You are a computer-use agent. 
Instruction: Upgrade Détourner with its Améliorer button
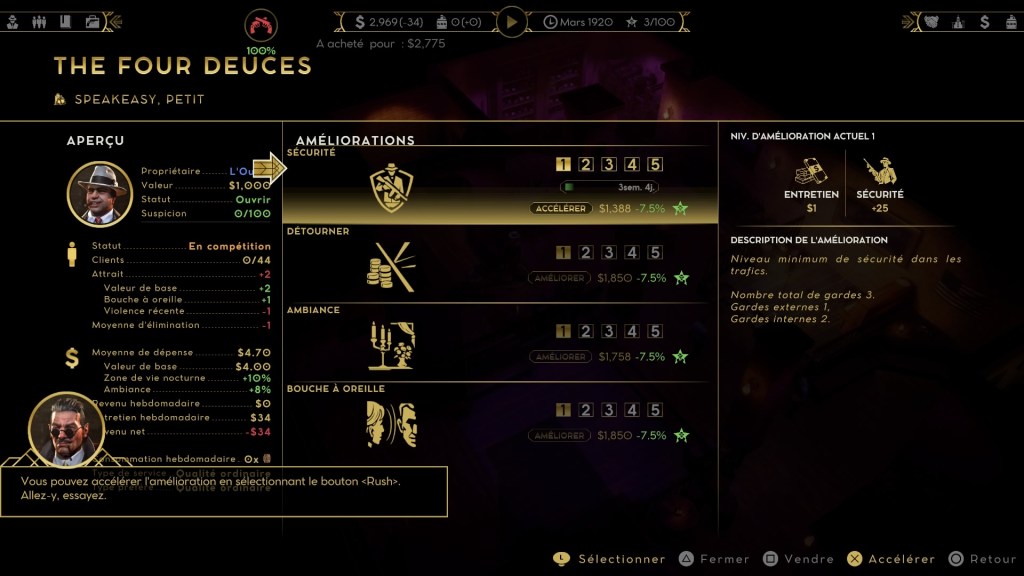pyautogui.click(x=559, y=278)
